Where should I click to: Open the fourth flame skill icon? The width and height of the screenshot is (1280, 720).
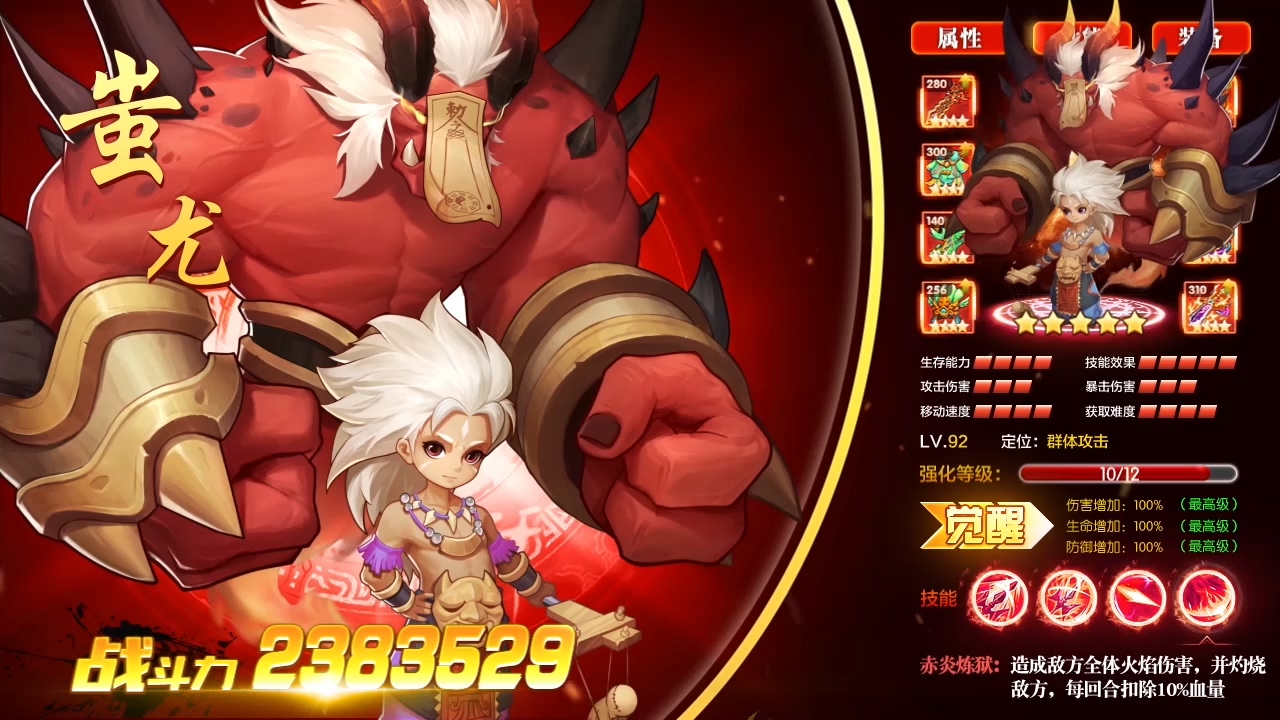[x=1207, y=598]
